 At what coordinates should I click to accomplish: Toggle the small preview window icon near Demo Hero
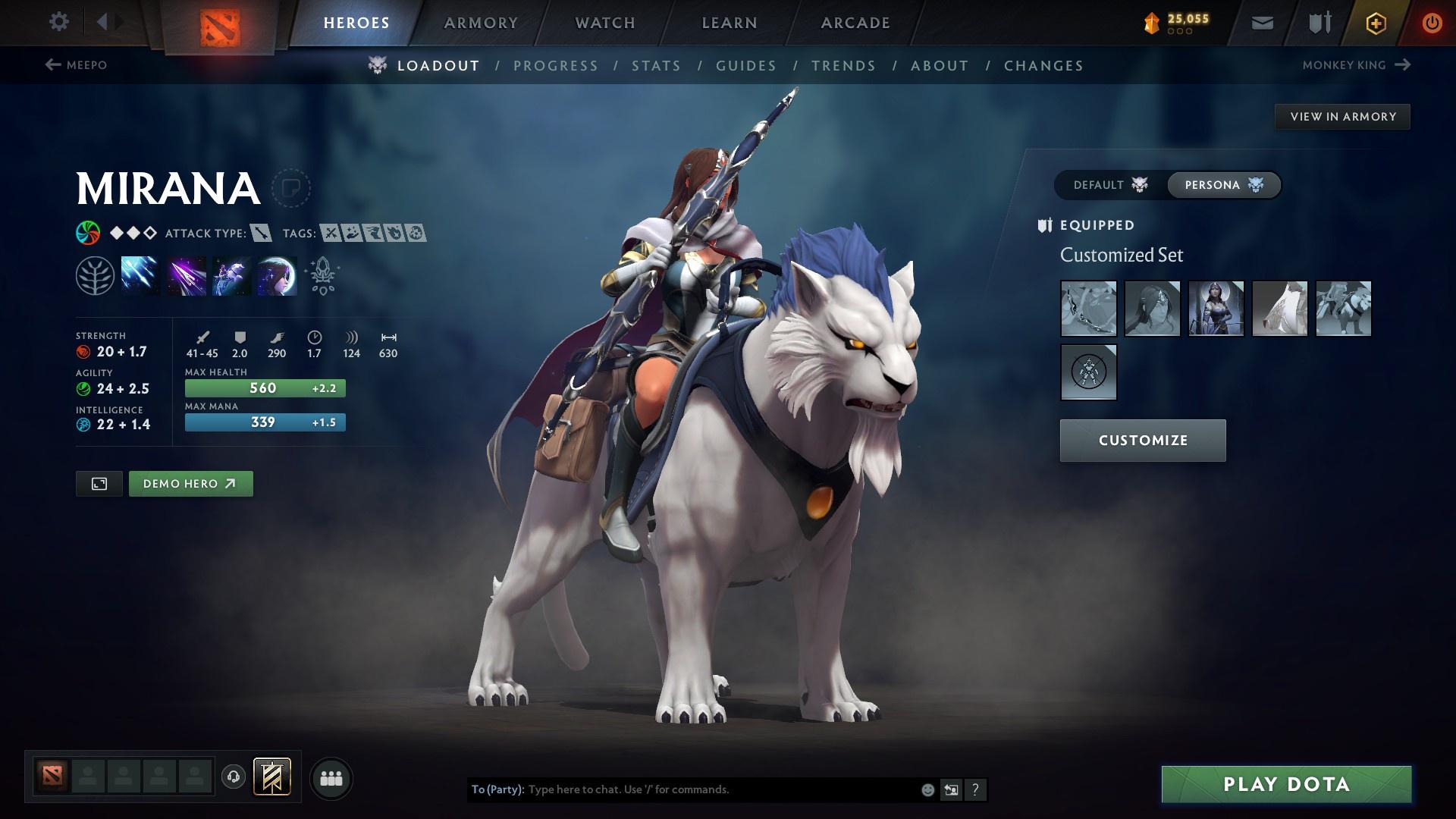99,483
